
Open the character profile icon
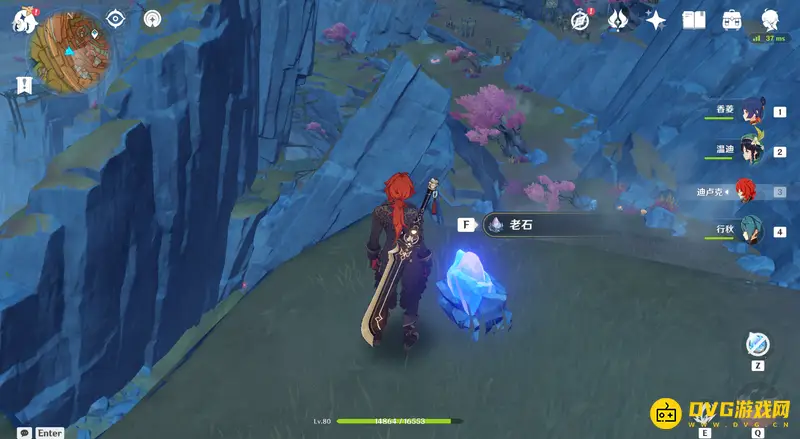(x=771, y=20)
